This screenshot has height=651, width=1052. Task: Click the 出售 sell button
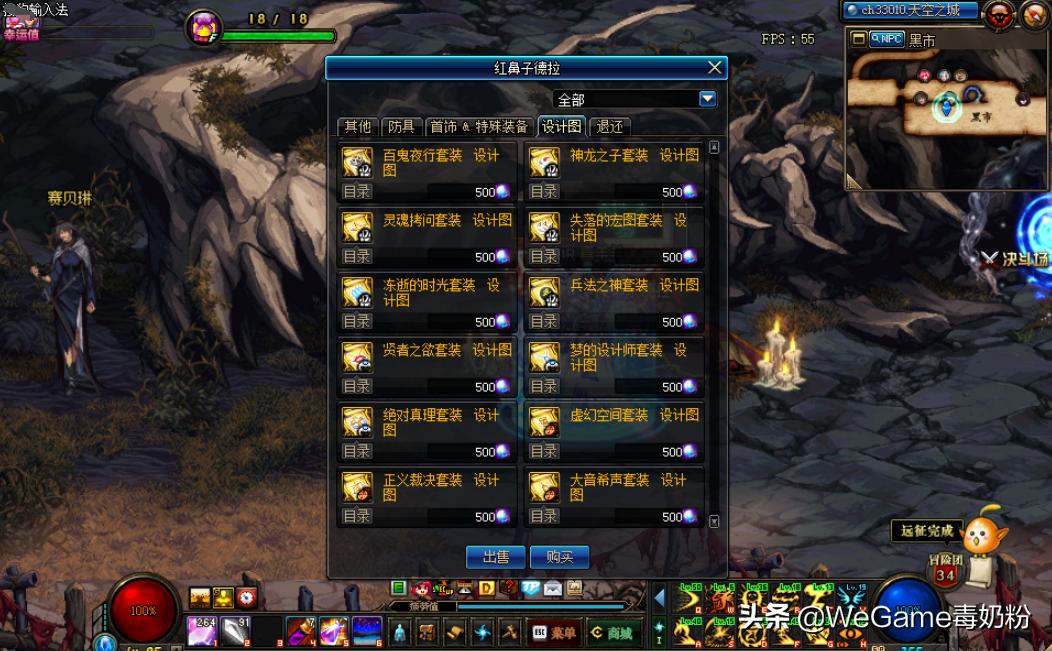(x=496, y=557)
